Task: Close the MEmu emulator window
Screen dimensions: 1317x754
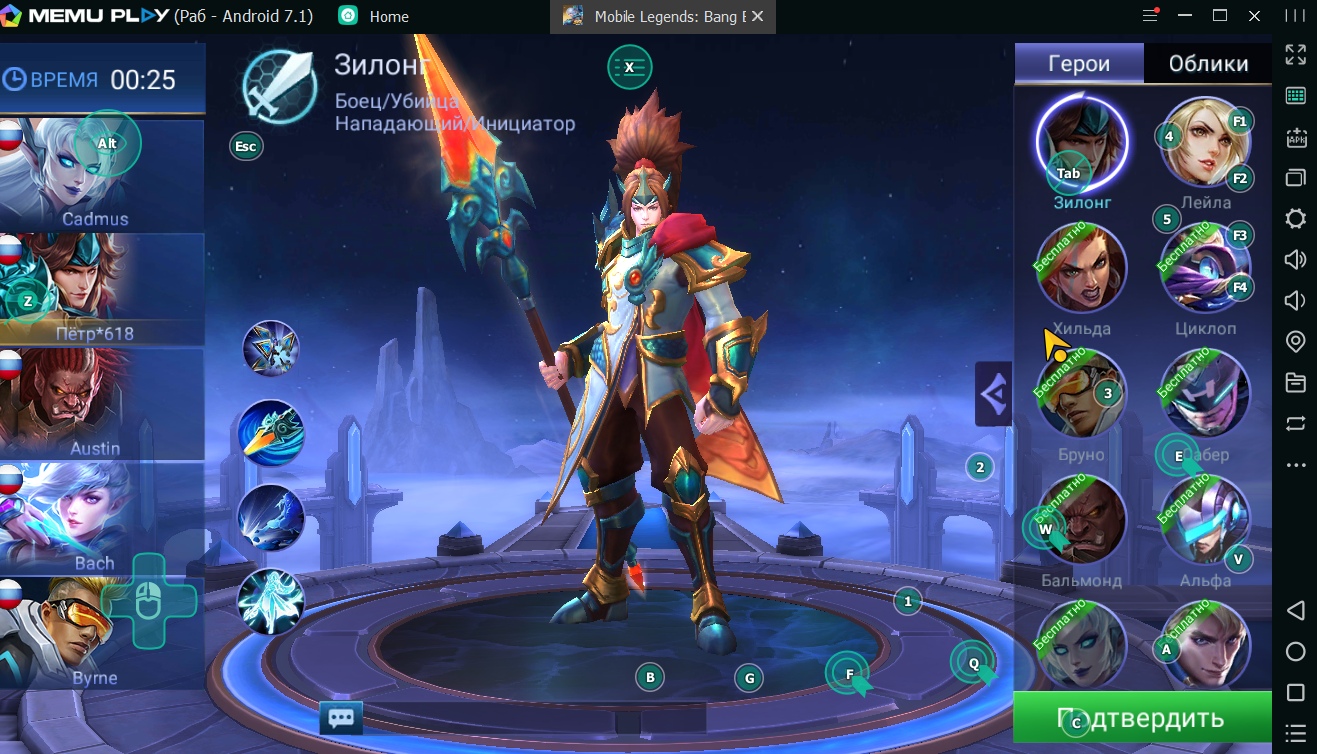Action: [x=1254, y=16]
